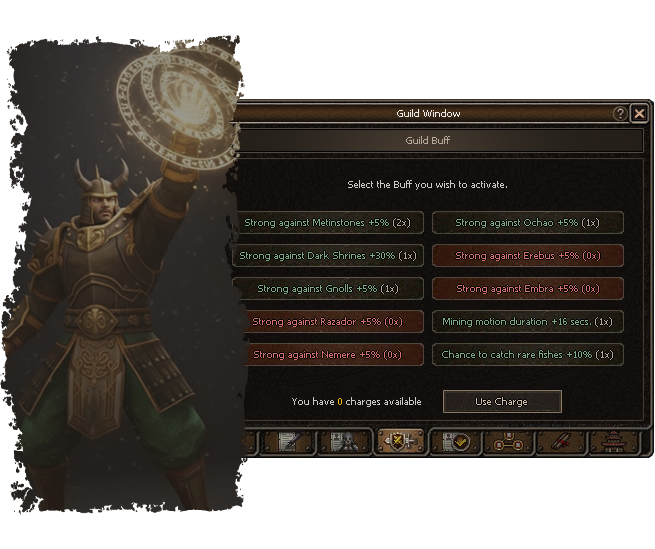Click the Use Charge button
The width and height of the screenshot is (655, 549).
(x=502, y=401)
